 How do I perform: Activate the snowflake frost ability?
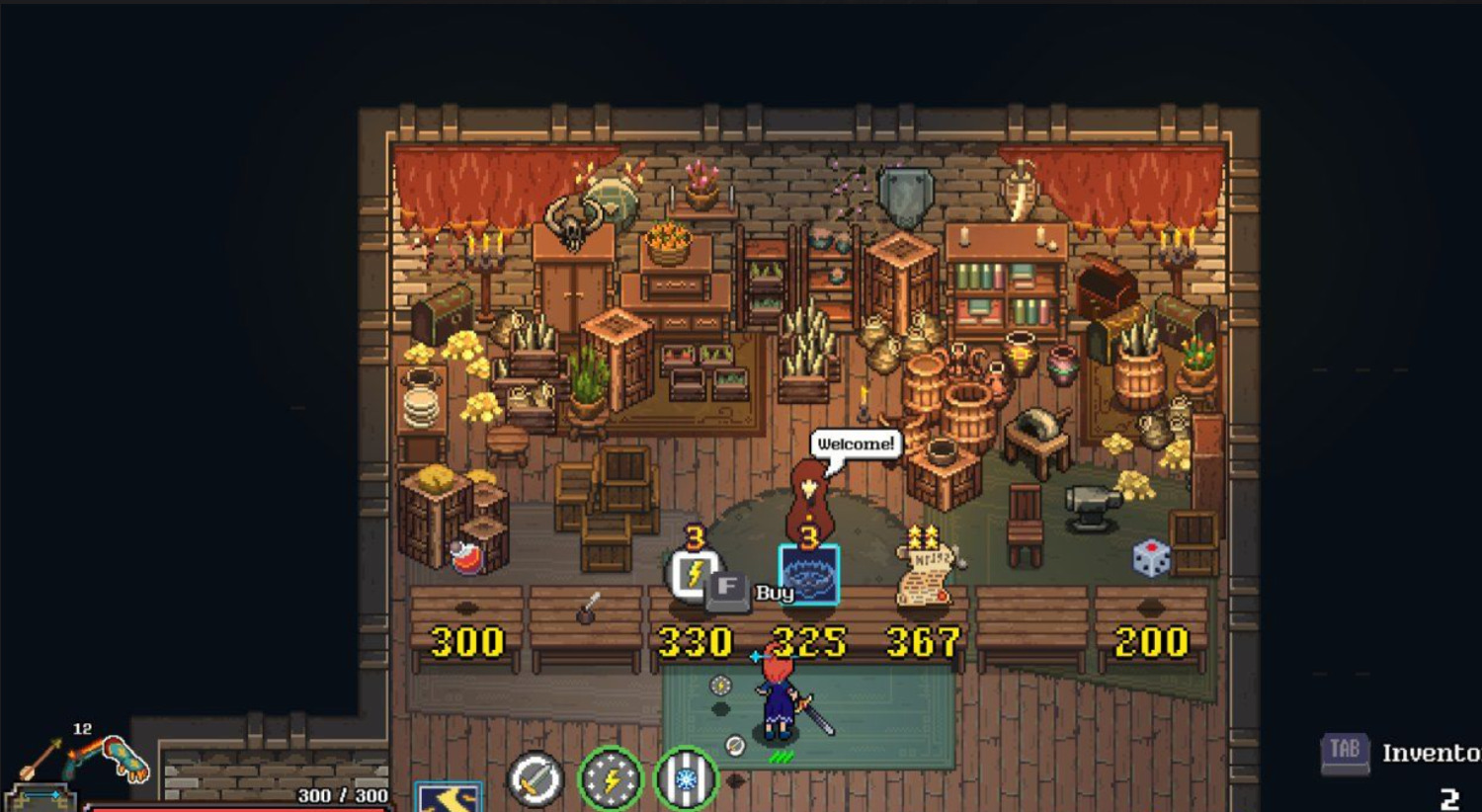click(x=686, y=779)
